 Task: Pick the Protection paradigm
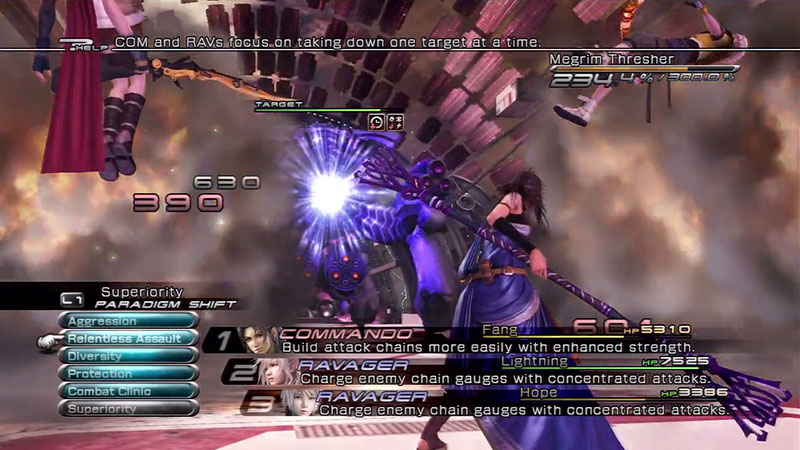coord(128,373)
